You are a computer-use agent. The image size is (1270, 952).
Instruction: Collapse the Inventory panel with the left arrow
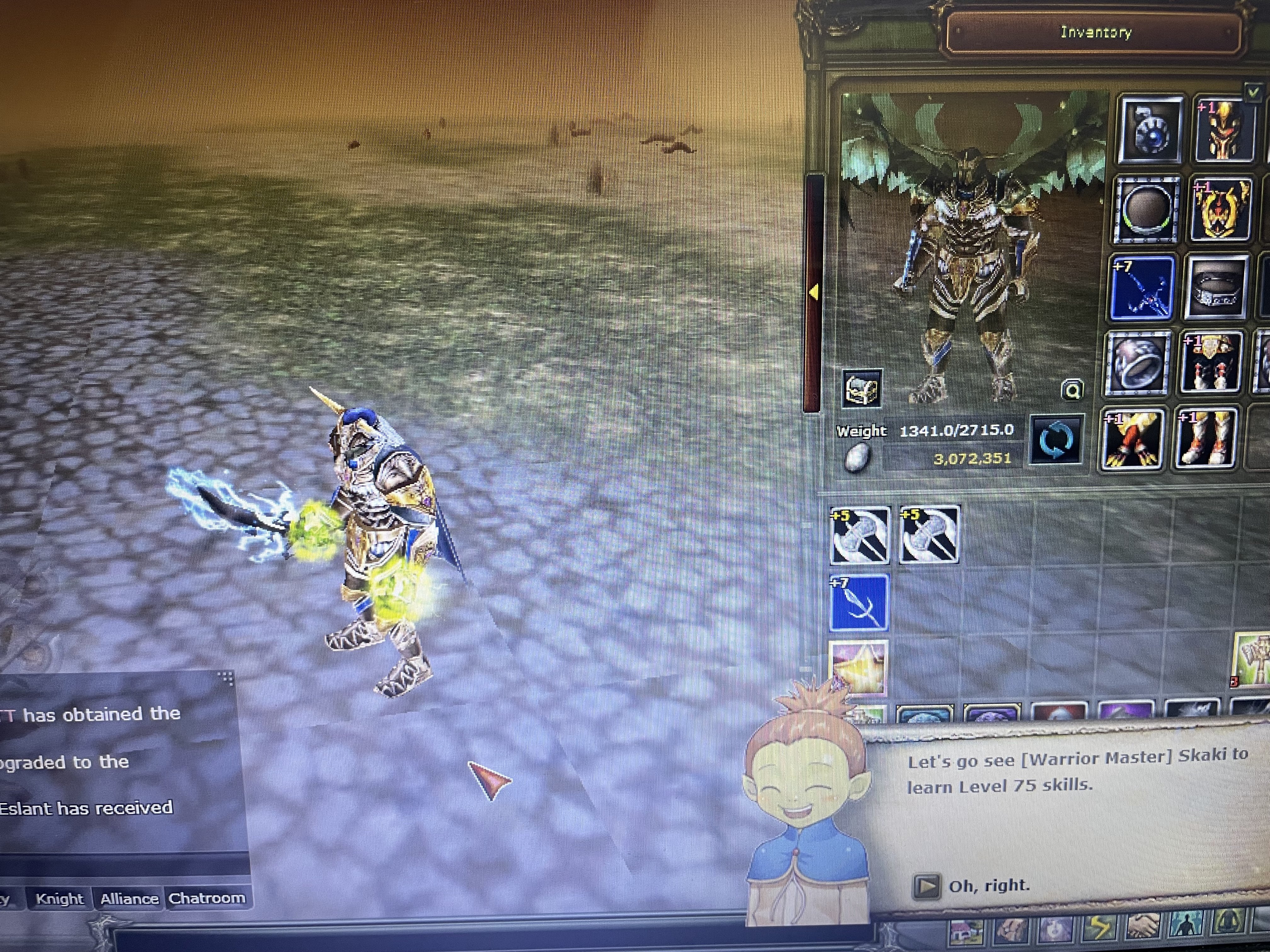[x=814, y=292]
